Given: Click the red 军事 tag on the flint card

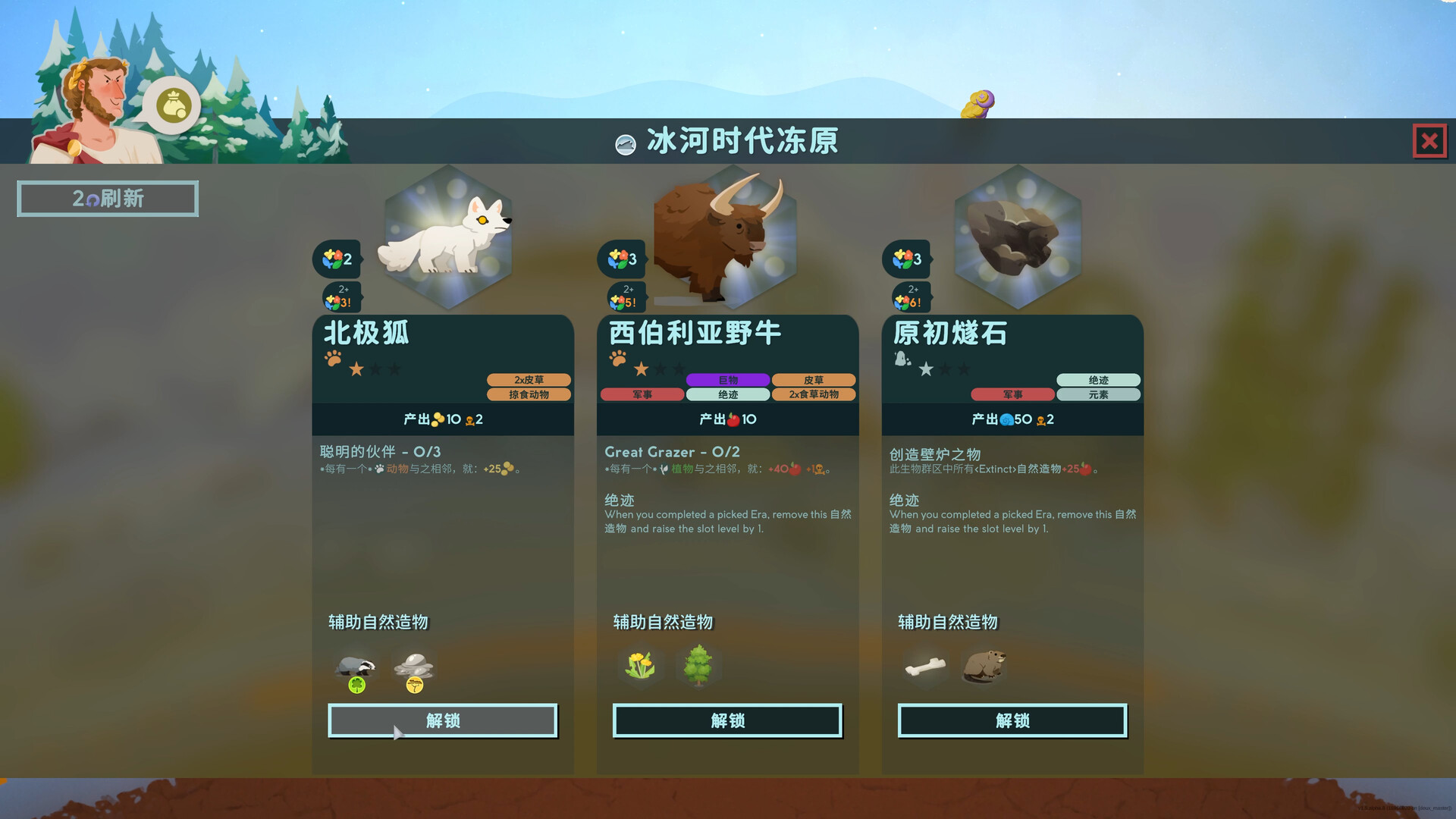Looking at the screenshot, I should [1013, 394].
